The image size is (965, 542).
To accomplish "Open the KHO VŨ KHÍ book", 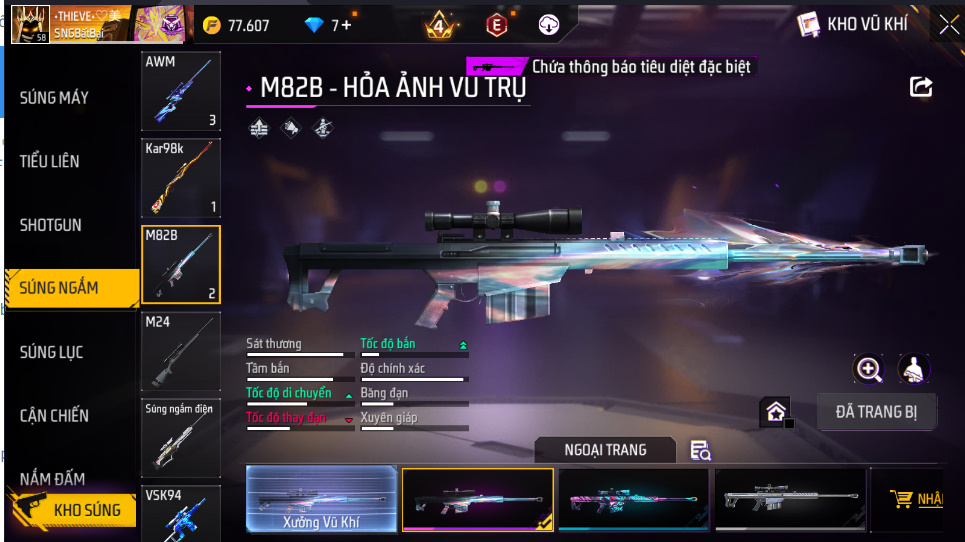I will 852,25.
